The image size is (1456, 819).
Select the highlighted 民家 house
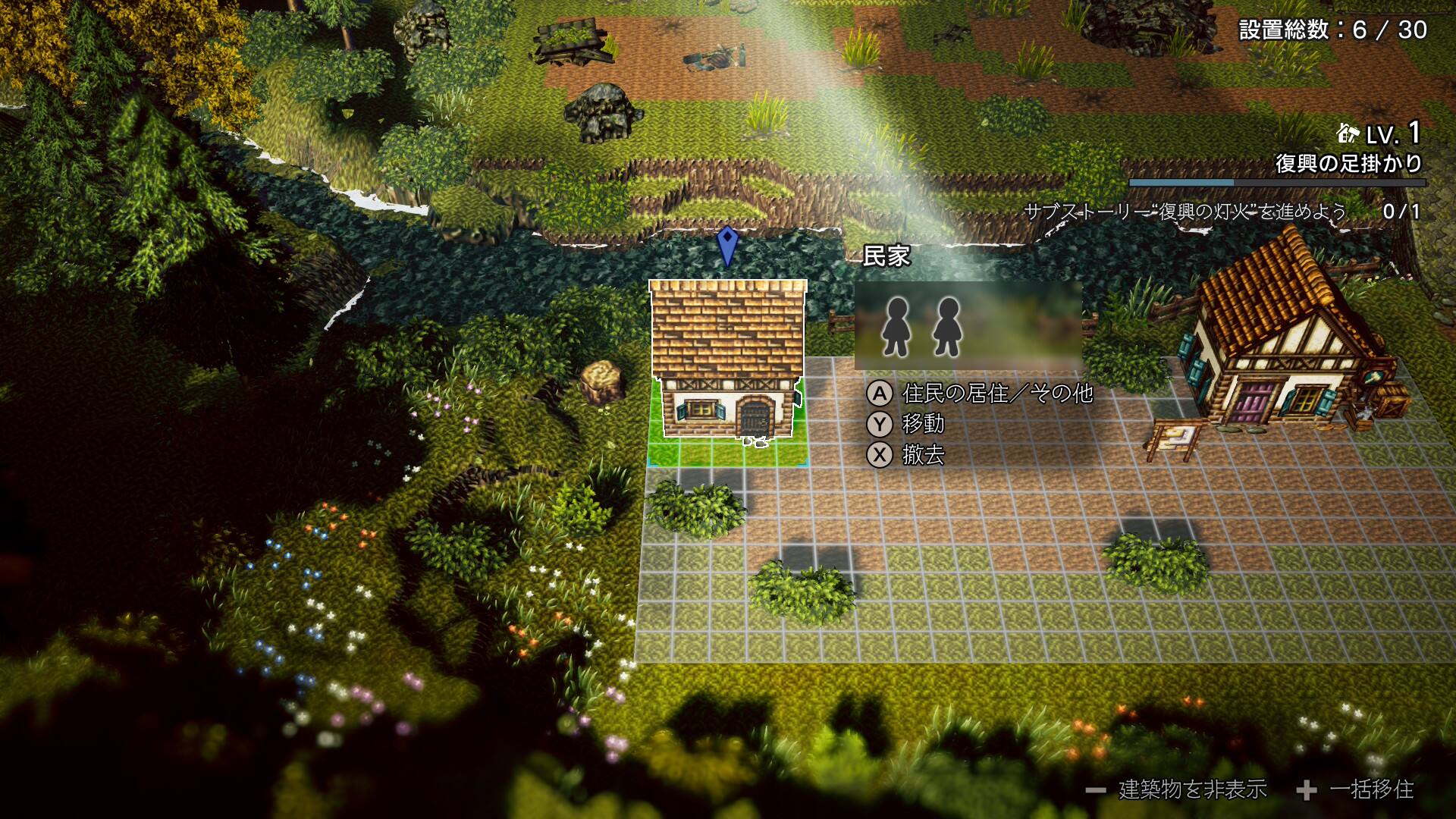pos(727,359)
